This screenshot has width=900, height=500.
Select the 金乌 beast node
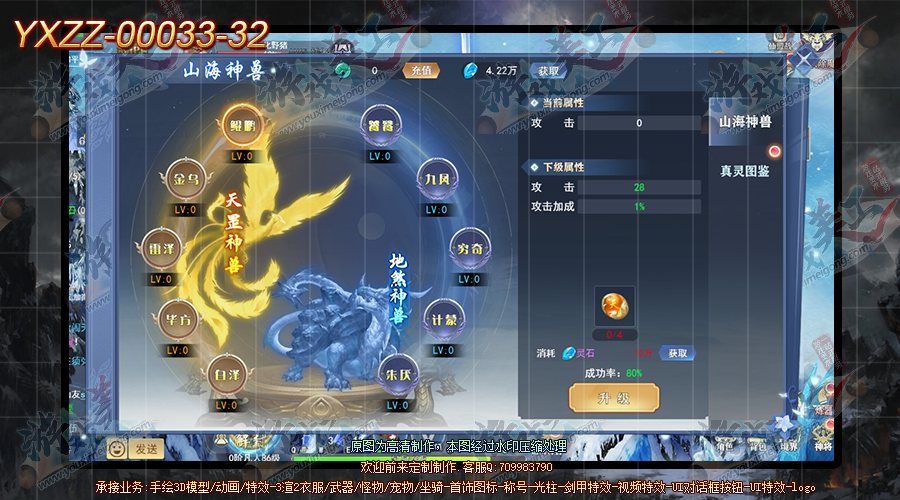point(185,181)
